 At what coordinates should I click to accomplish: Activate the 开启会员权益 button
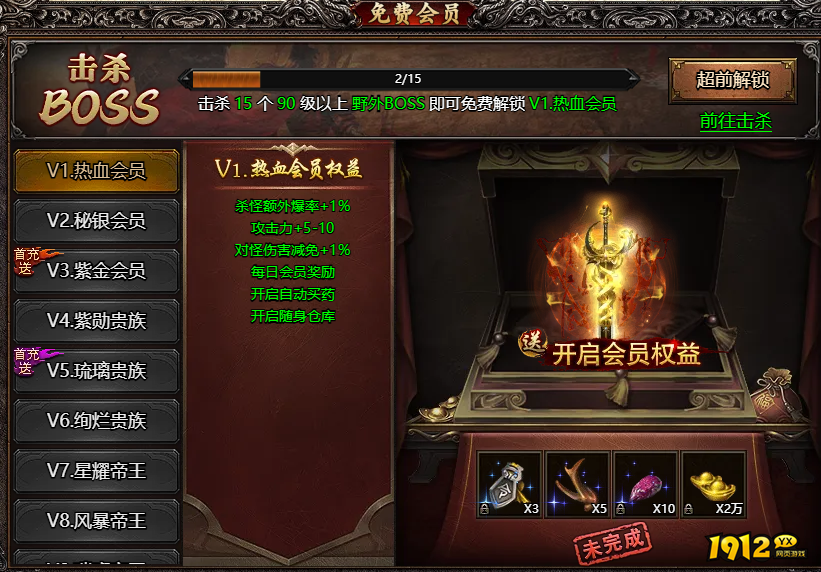625,354
